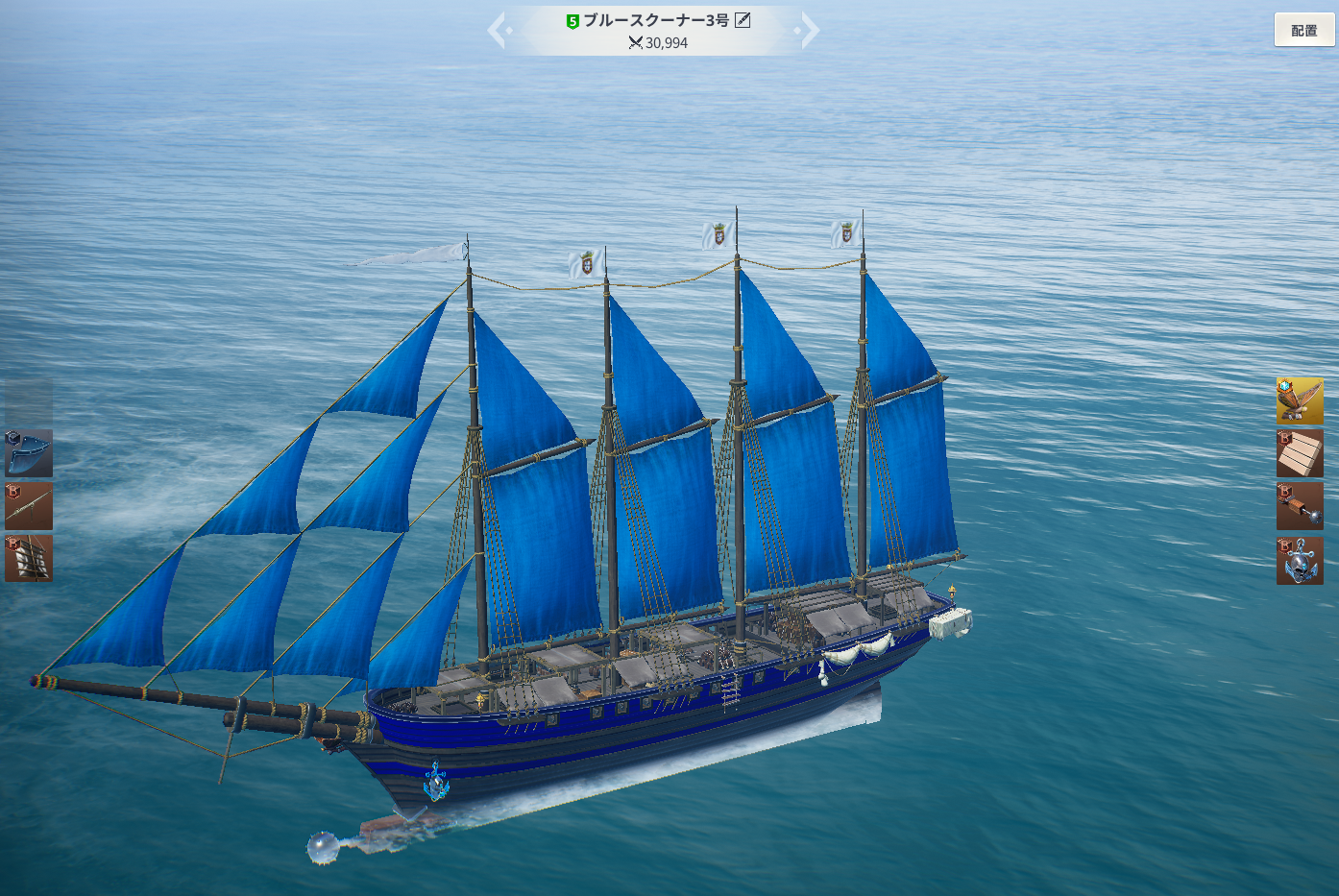Choose the spiked ball ram slot
This screenshot has width=1339, height=896.
click(x=1300, y=506)
